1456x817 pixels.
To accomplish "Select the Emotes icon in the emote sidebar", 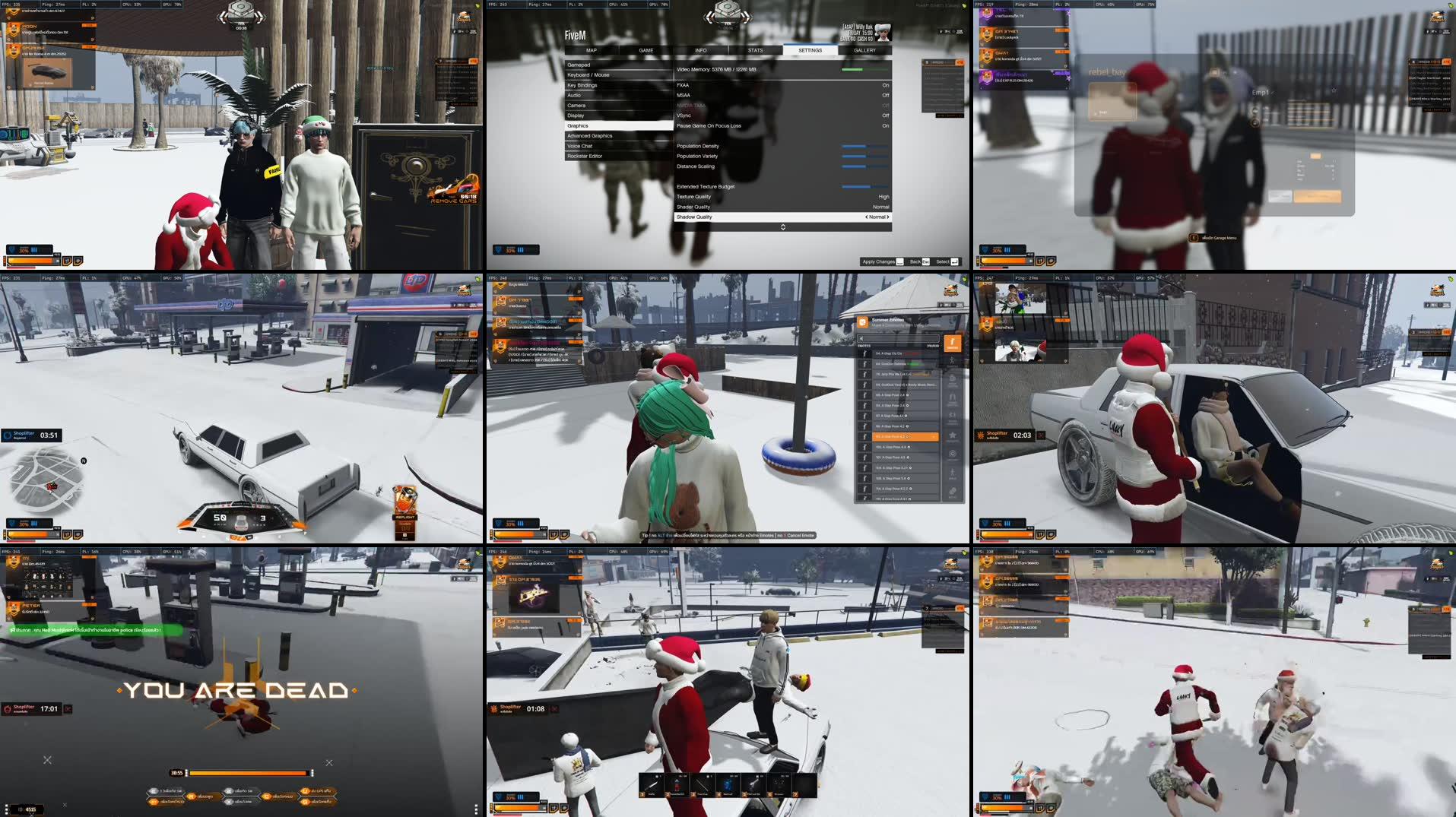I will [954, 344].
